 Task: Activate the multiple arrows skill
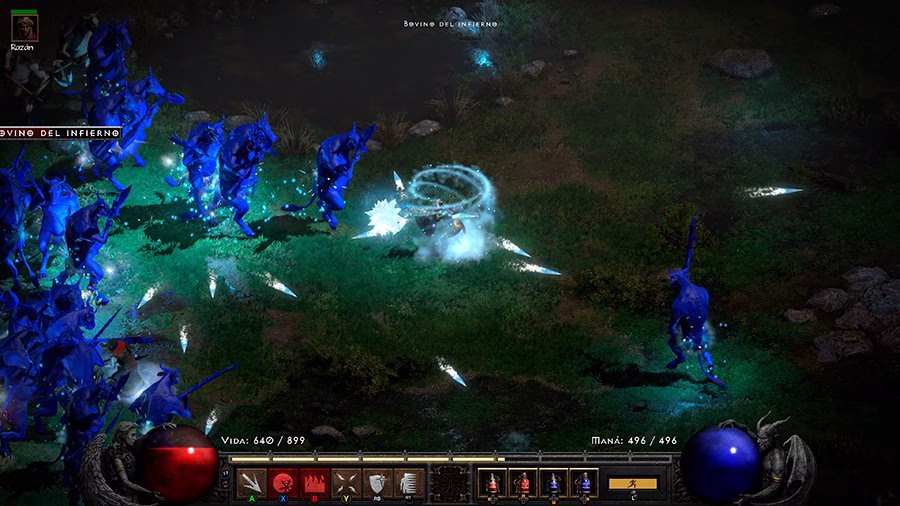(x=253, y=482)
